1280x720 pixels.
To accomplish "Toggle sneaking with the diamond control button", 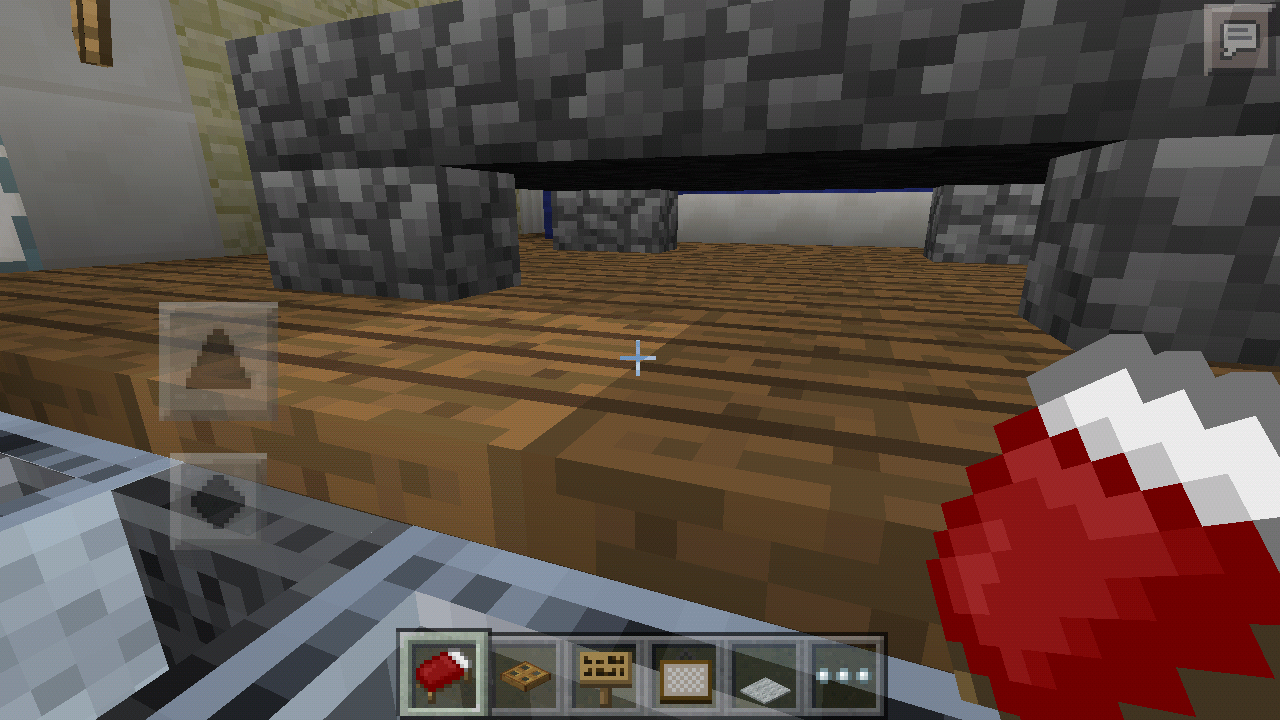I will pos(218,498).
